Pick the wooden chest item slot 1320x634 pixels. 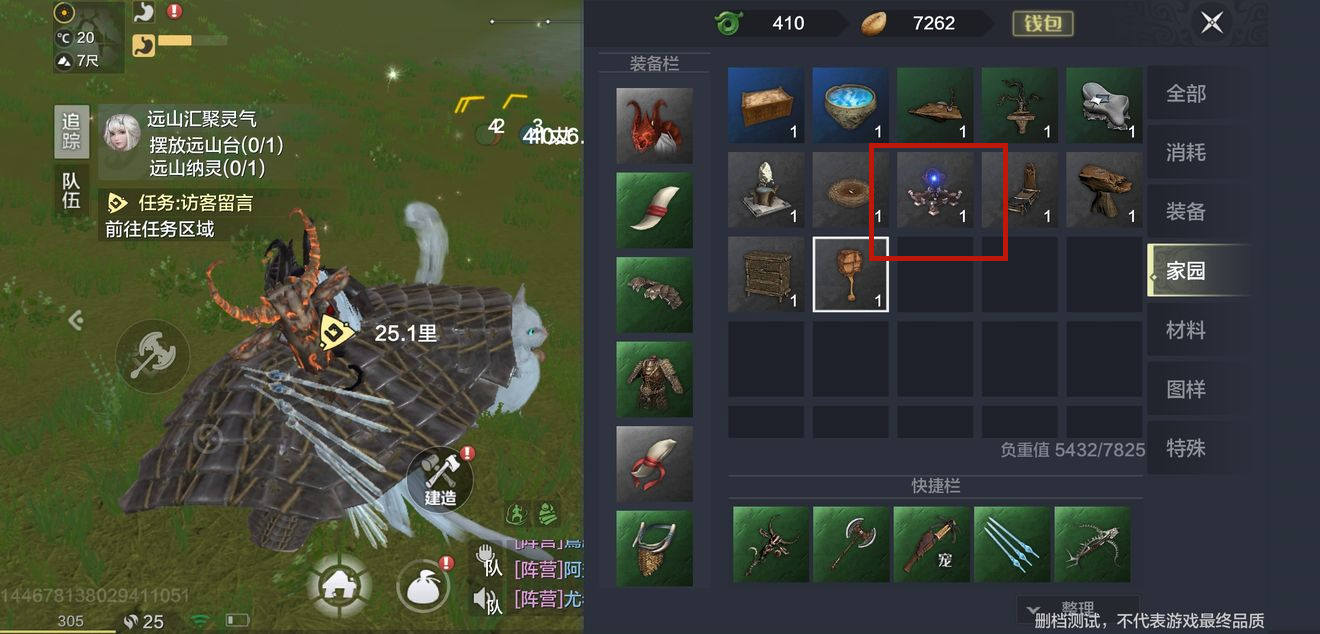click(x=766, y=104)
